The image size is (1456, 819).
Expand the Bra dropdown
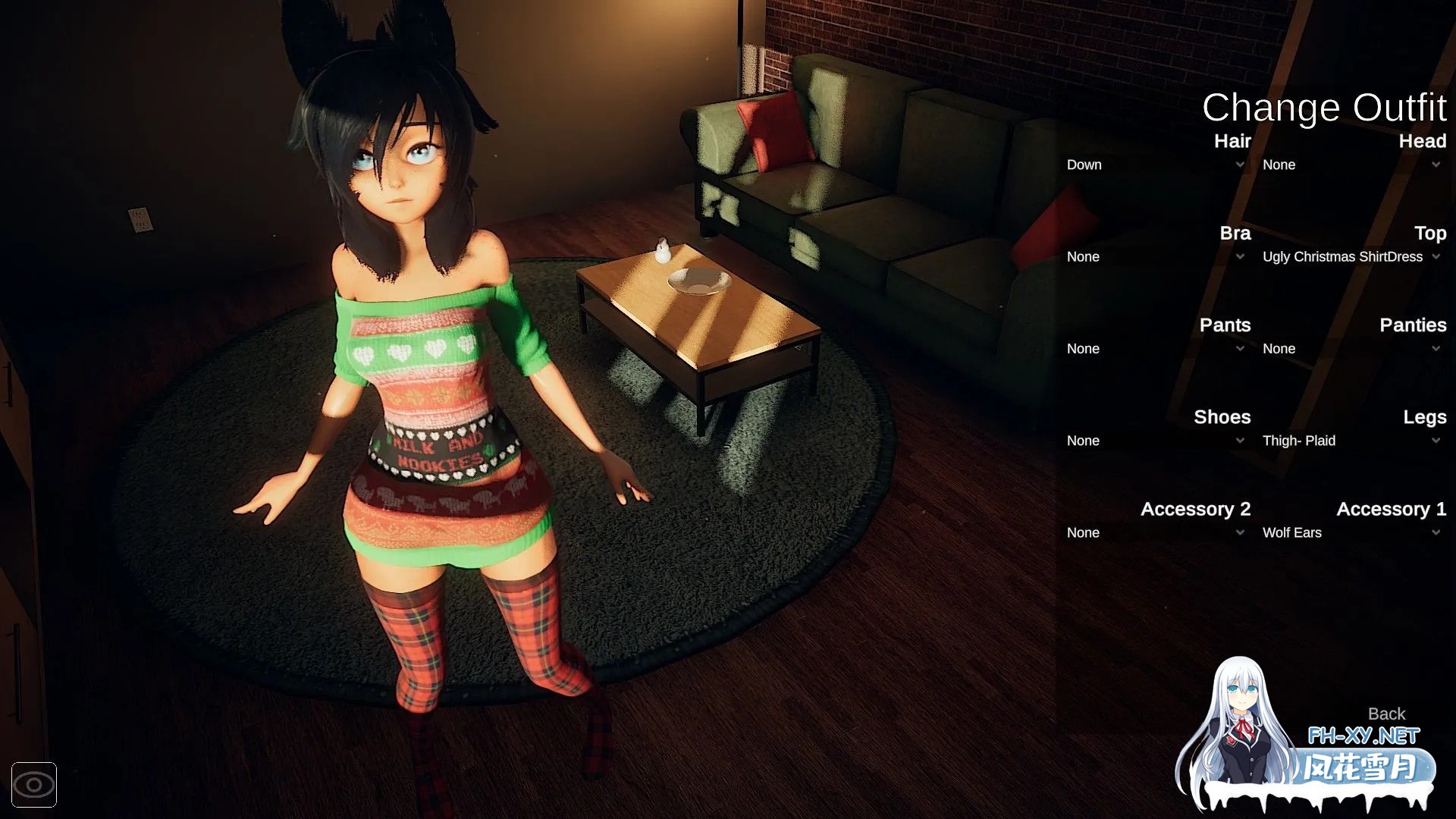[1155, 257]
